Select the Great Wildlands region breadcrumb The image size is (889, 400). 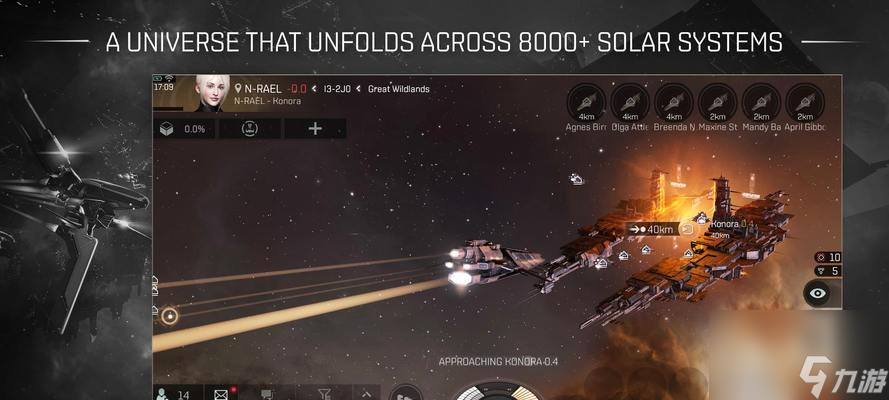click(x=398, y=89)
